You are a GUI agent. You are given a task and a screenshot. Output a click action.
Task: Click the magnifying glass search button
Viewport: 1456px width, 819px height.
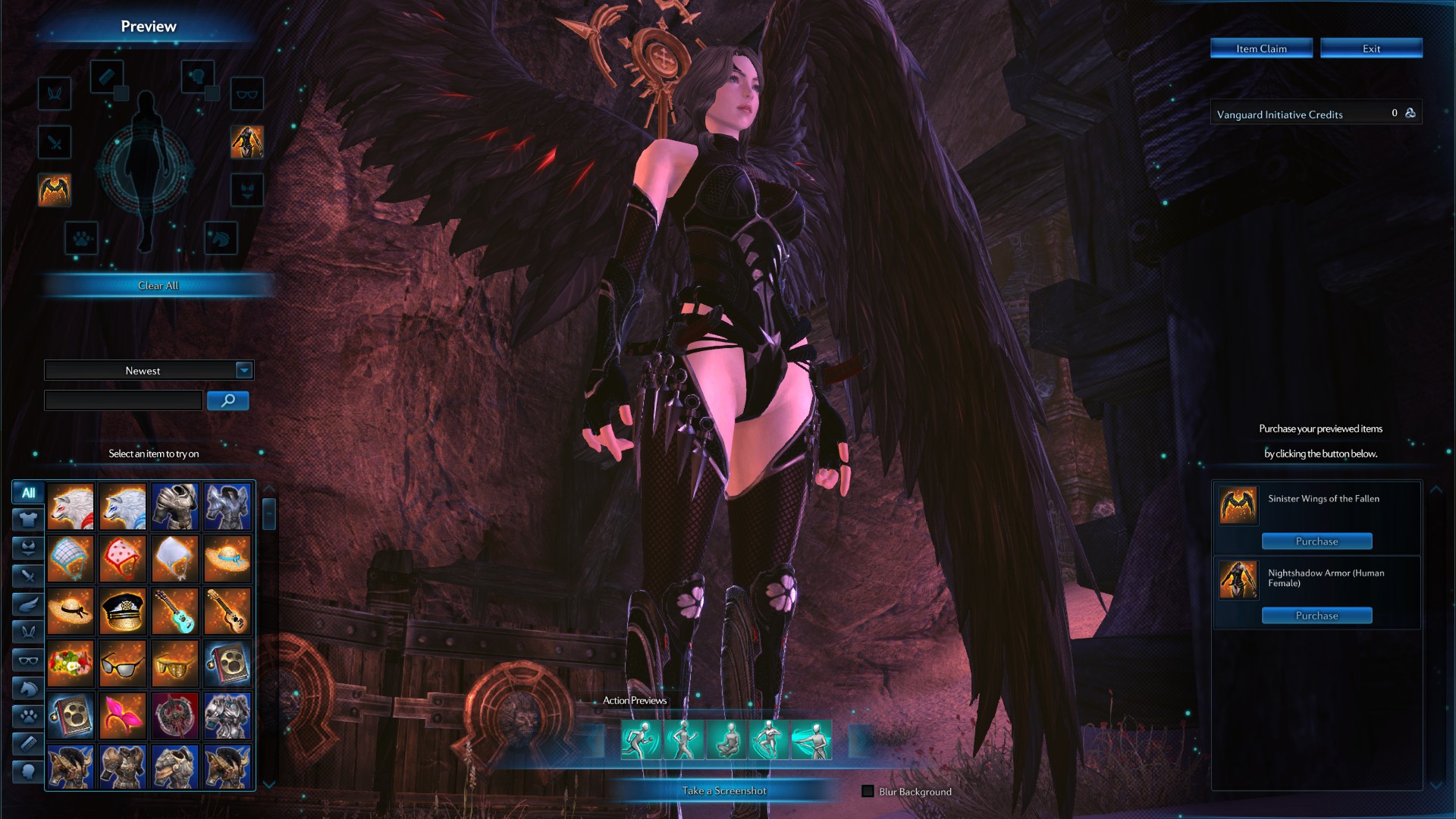pyautogui.click(x=227, y=400)
